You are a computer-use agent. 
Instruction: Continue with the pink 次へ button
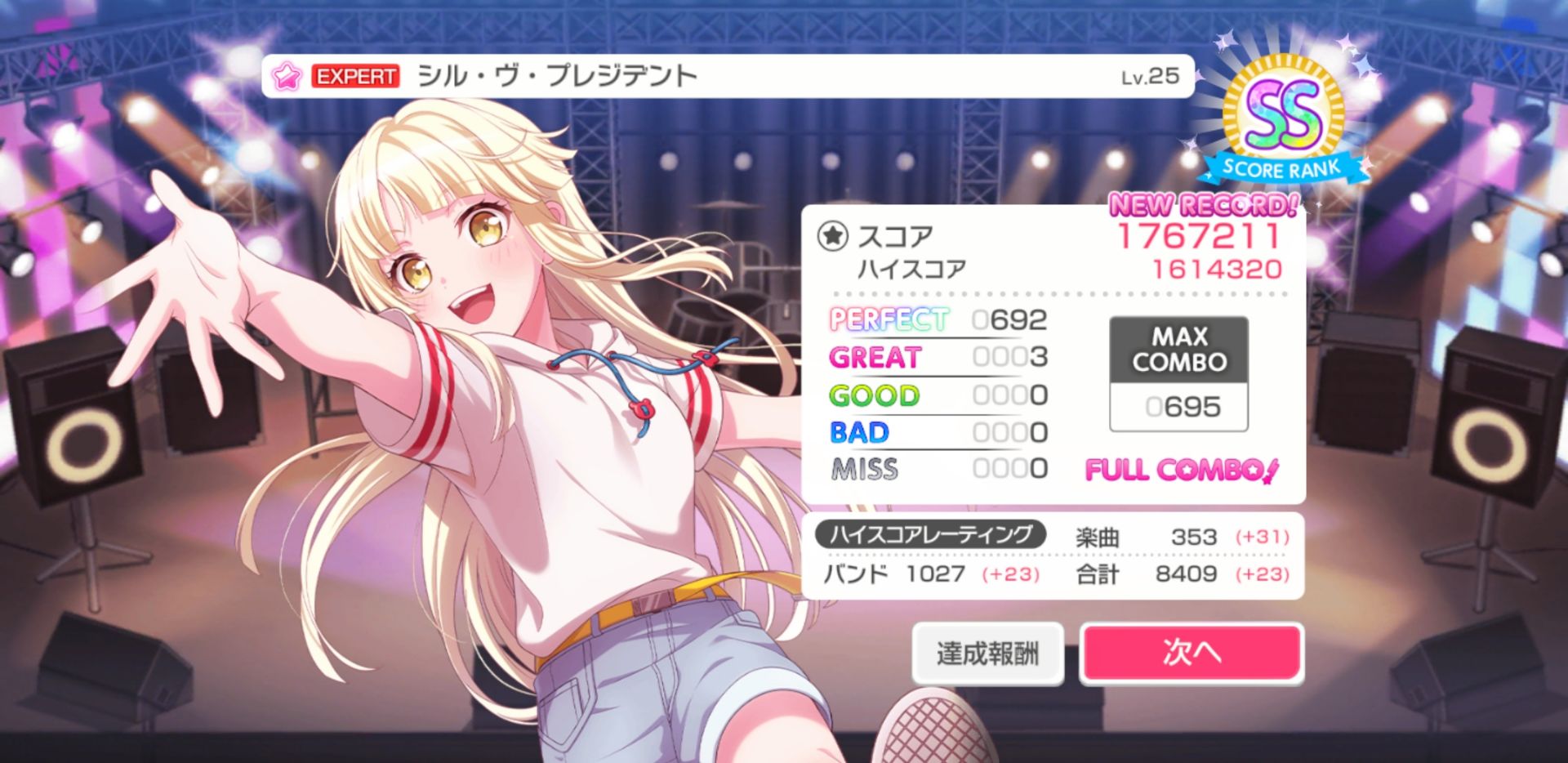coord(1191,653)
